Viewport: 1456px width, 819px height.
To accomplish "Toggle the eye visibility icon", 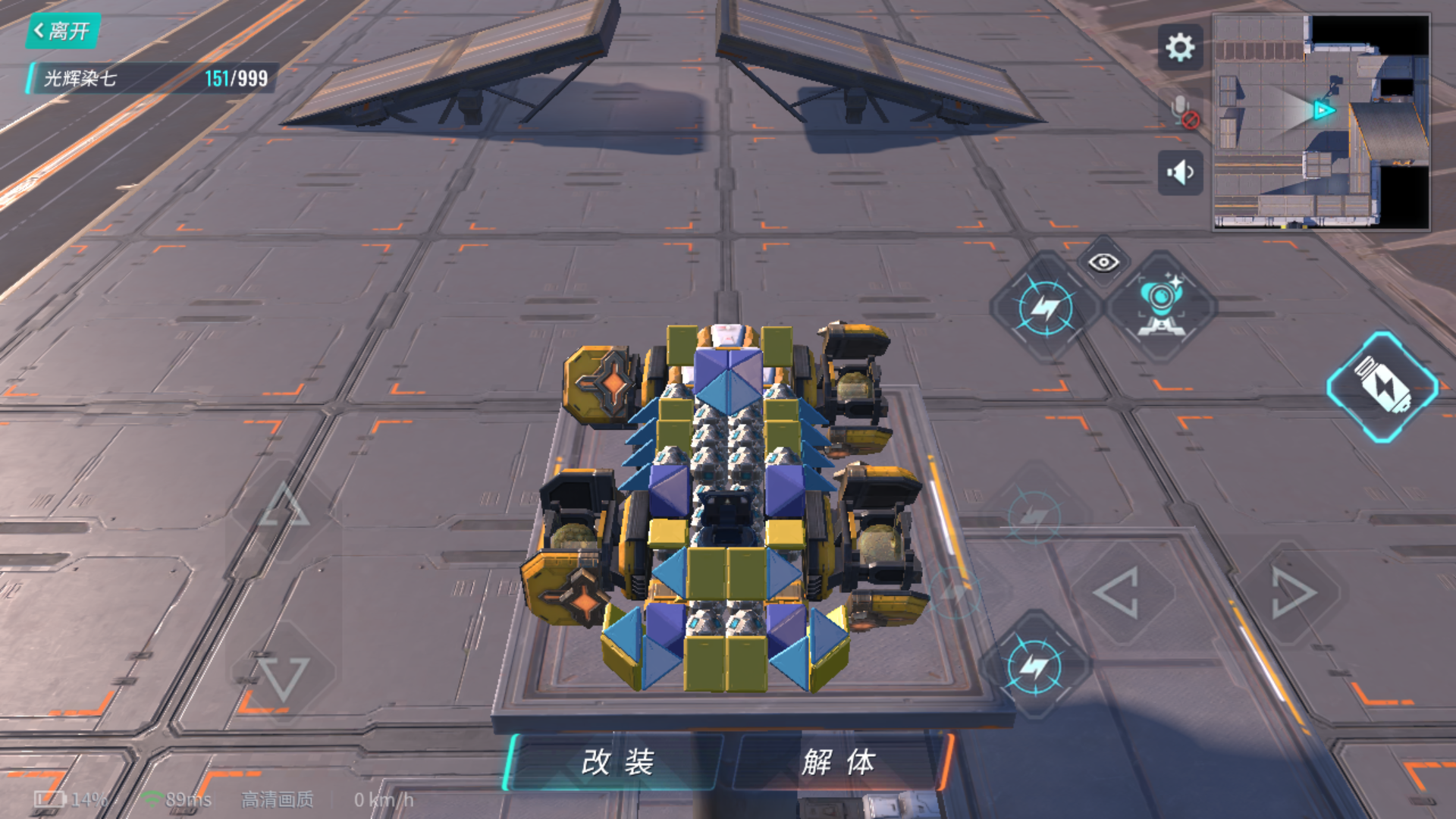I will 1103,262.
